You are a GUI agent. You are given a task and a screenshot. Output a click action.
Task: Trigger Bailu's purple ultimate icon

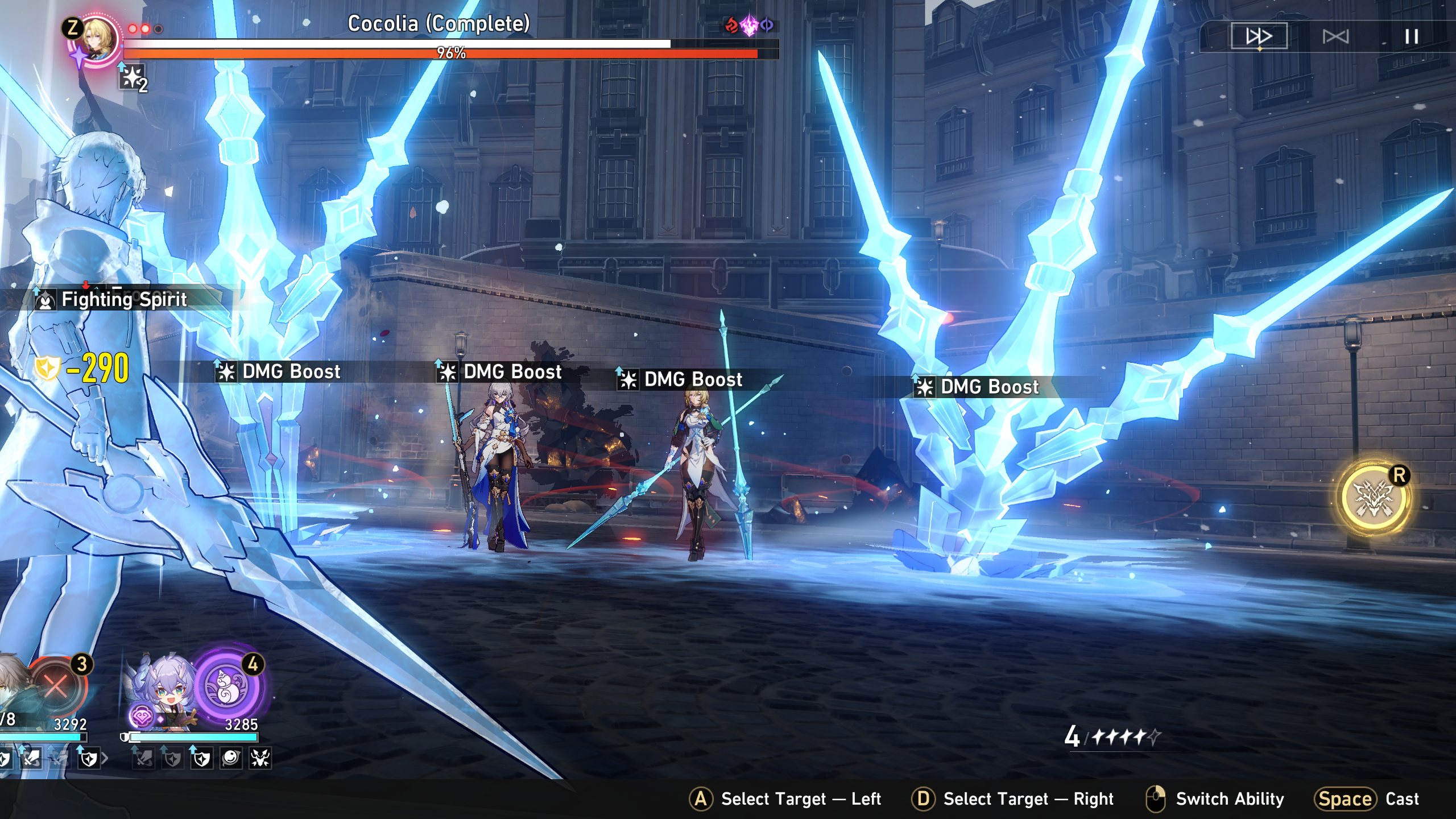[x=226, y=686]
